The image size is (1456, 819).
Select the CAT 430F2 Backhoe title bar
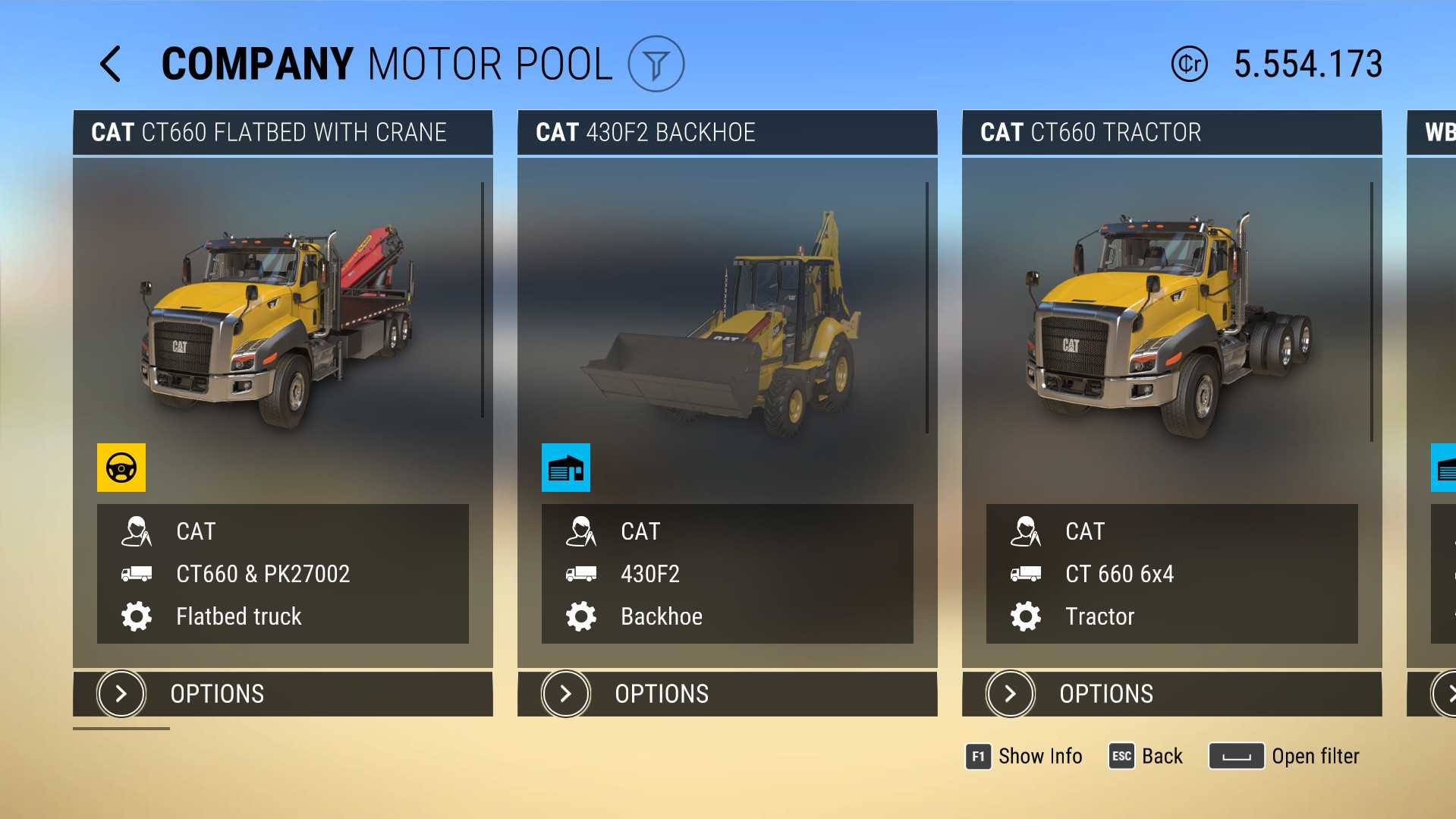click(x=727, y=132)
